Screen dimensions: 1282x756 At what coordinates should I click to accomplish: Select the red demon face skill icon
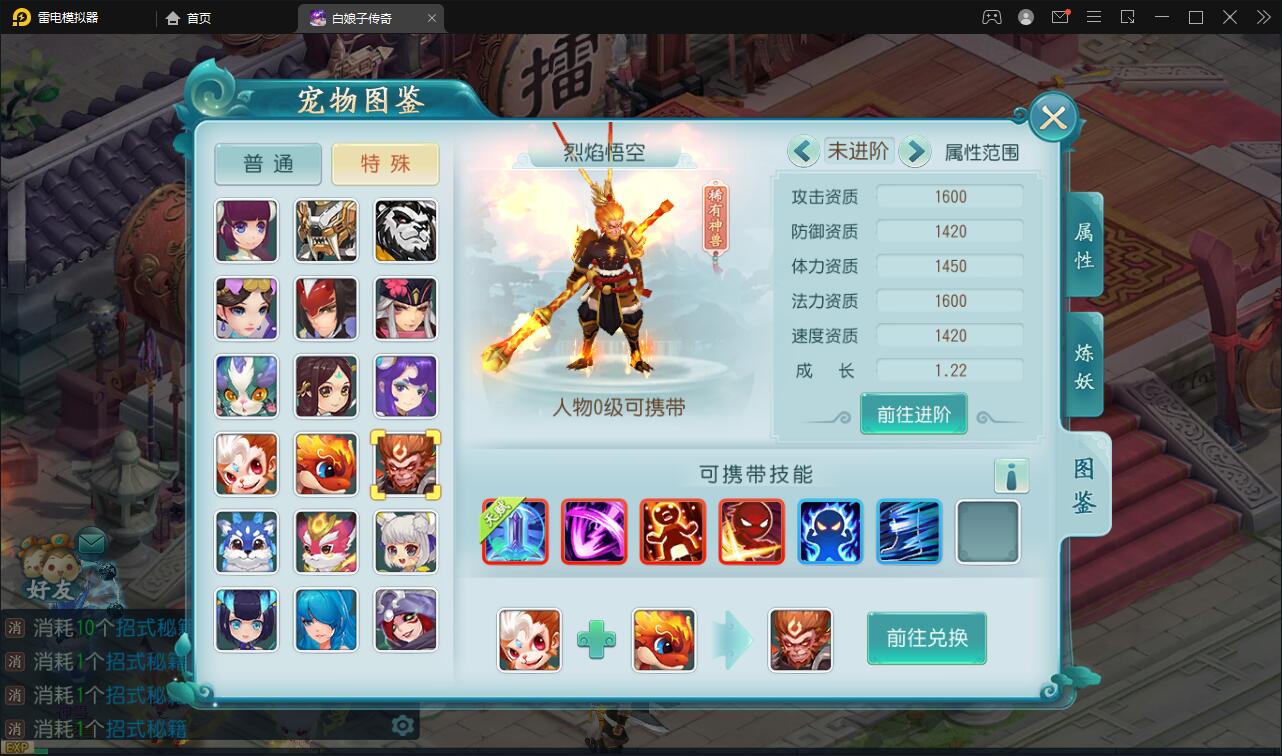[751, 532]
